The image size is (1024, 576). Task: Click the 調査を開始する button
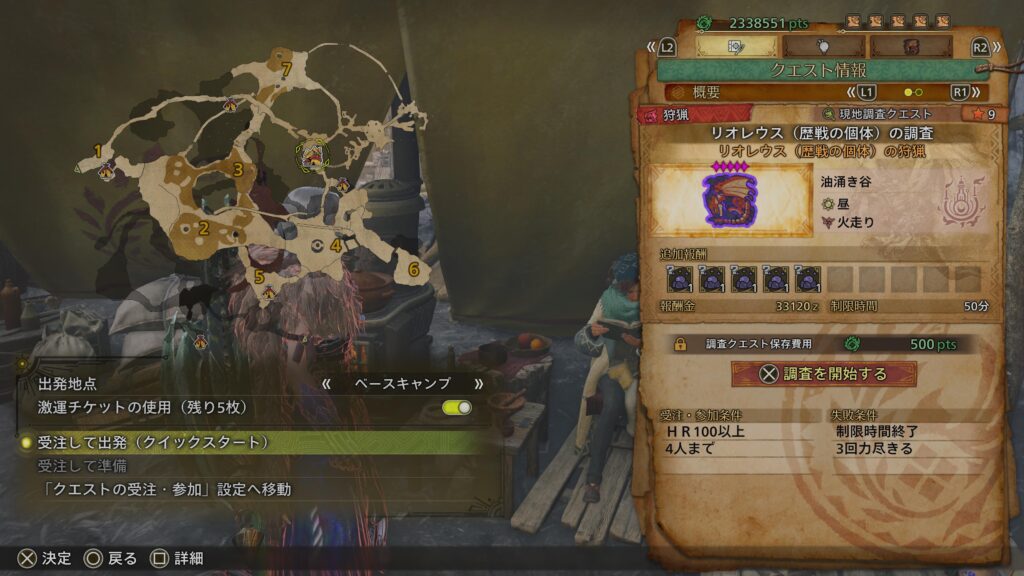tap(823, 374)
